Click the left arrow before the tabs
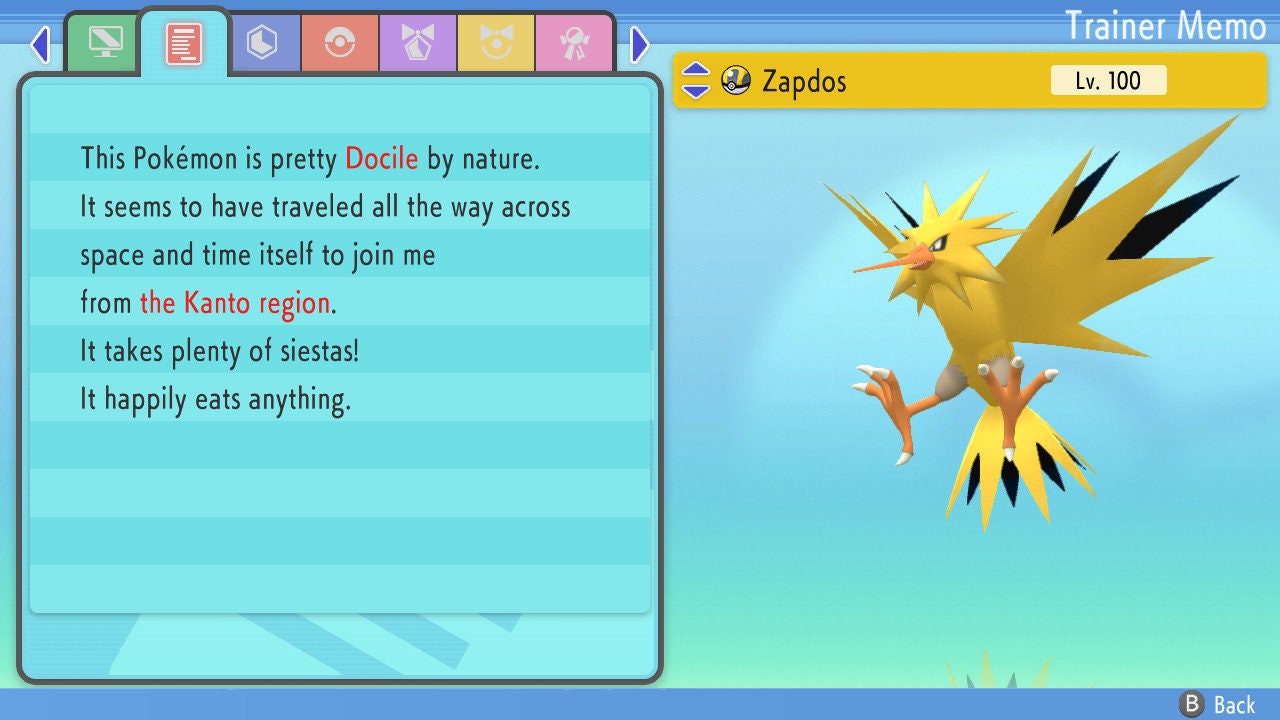 pos(40,44)
